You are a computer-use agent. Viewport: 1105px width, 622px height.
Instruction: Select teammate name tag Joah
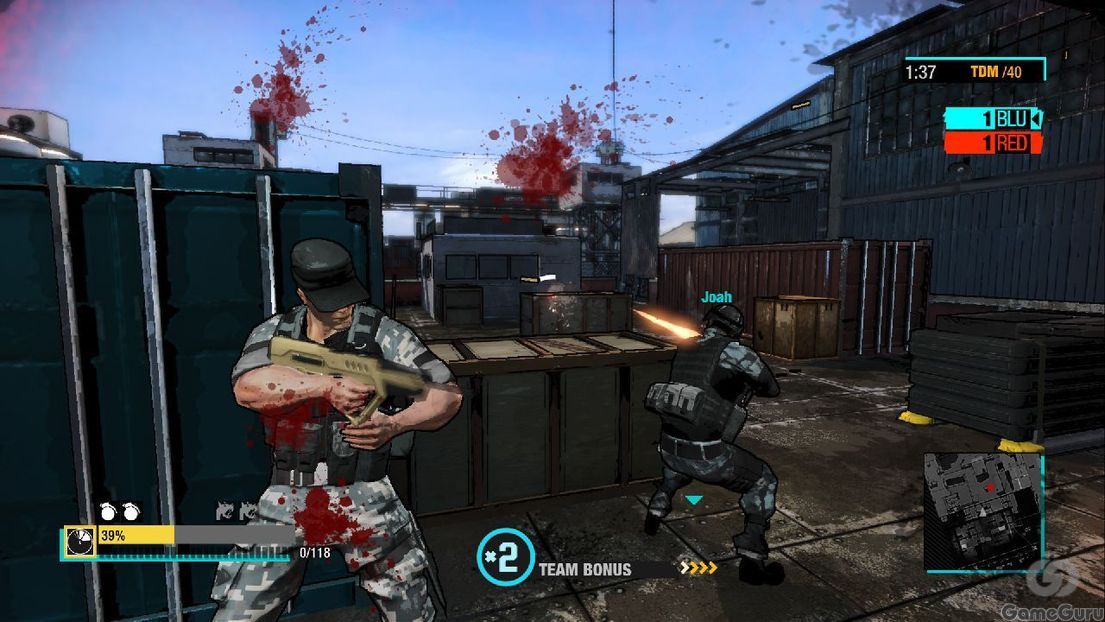716,297
